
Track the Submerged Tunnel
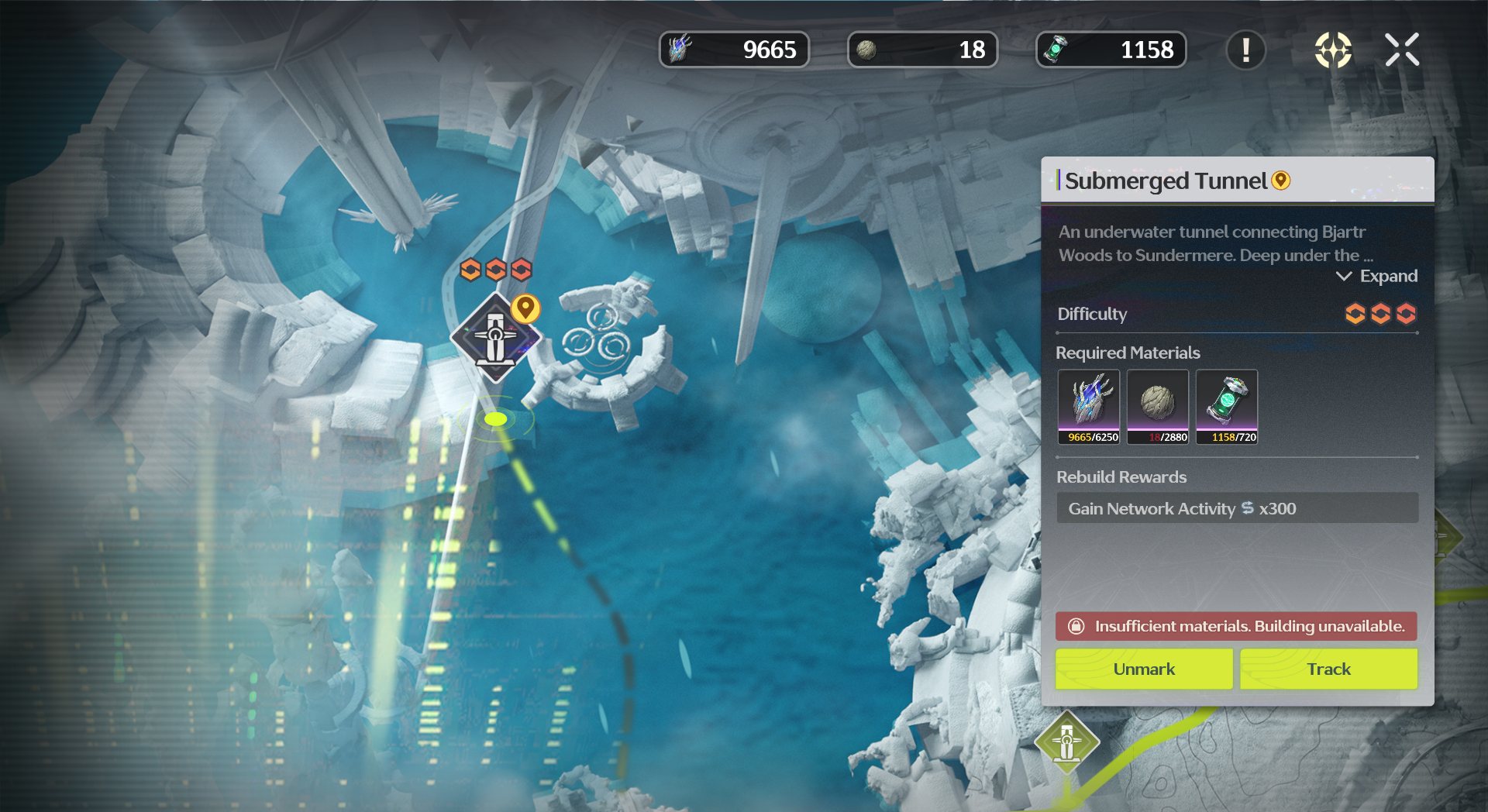click(1328, 669)
